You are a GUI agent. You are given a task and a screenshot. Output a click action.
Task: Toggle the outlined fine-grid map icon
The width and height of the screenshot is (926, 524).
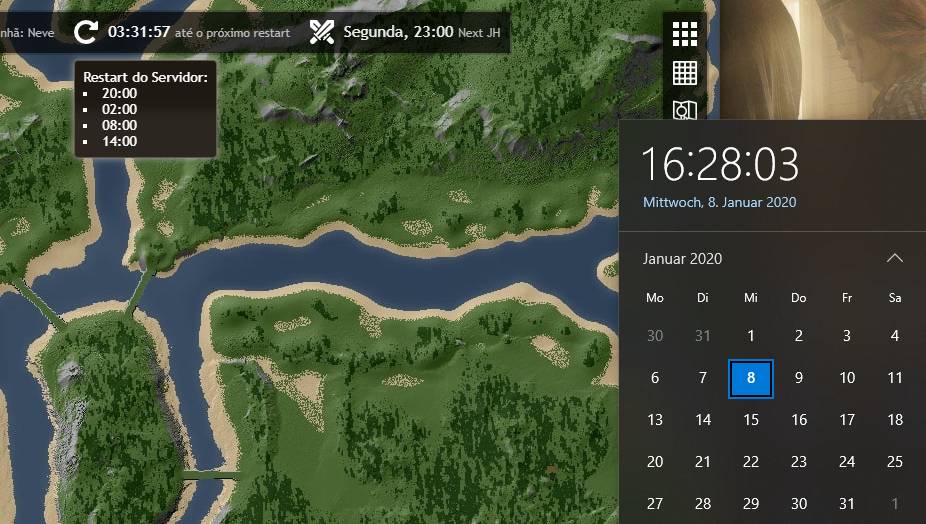pyautogui.click(x=684, y=73)
